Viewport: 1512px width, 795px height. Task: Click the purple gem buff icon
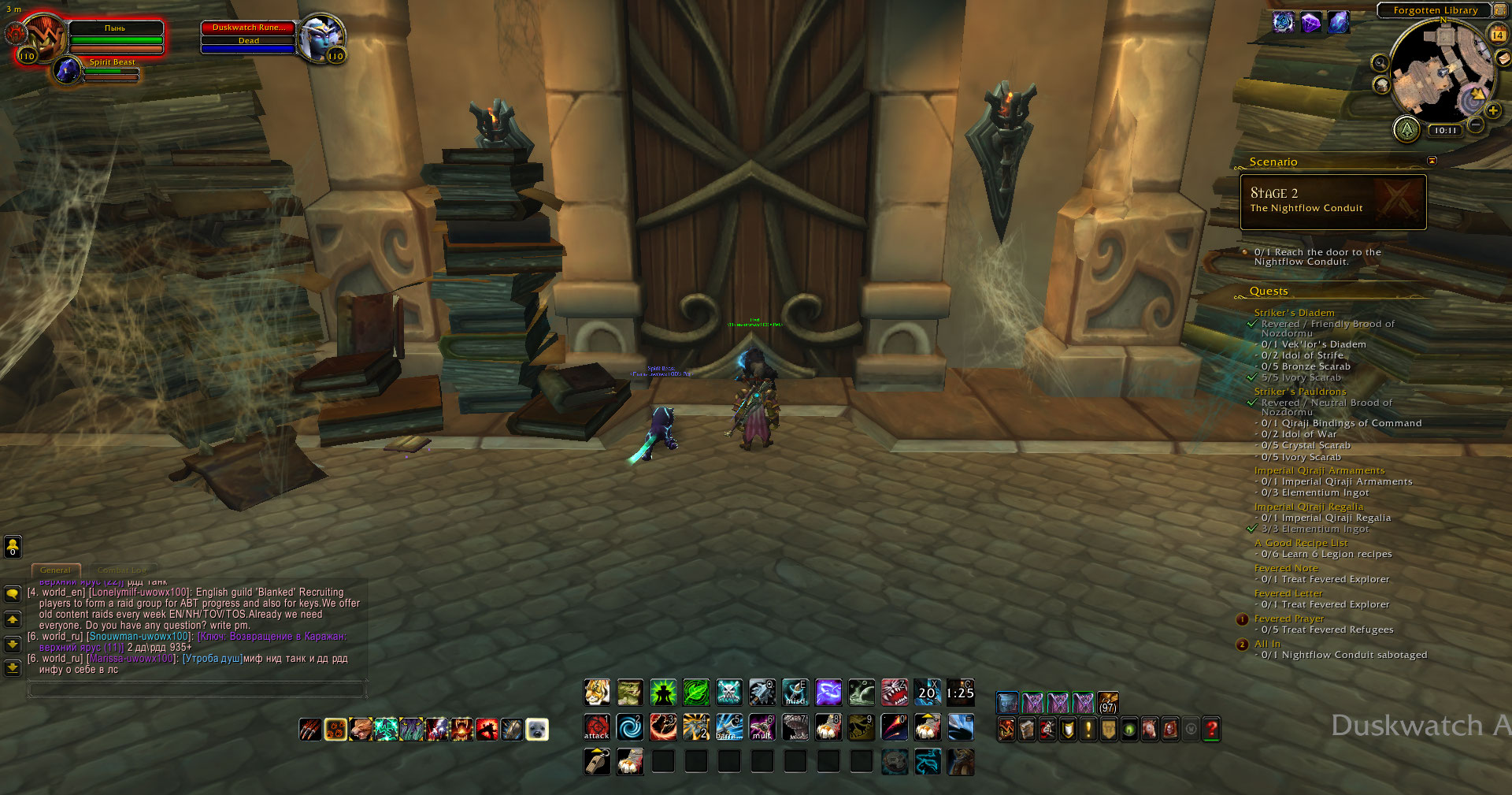(1311, 22)
